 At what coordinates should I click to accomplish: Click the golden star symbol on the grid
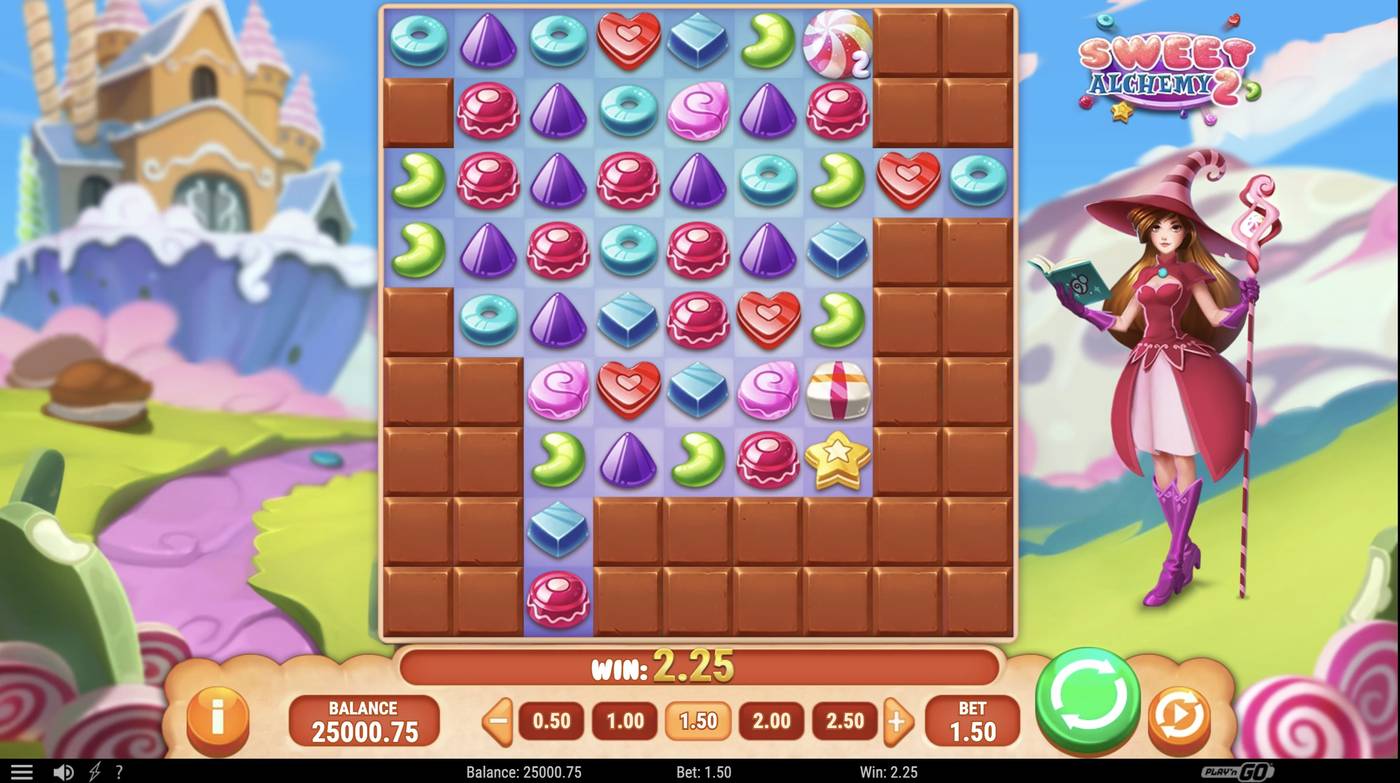[837, 459]
